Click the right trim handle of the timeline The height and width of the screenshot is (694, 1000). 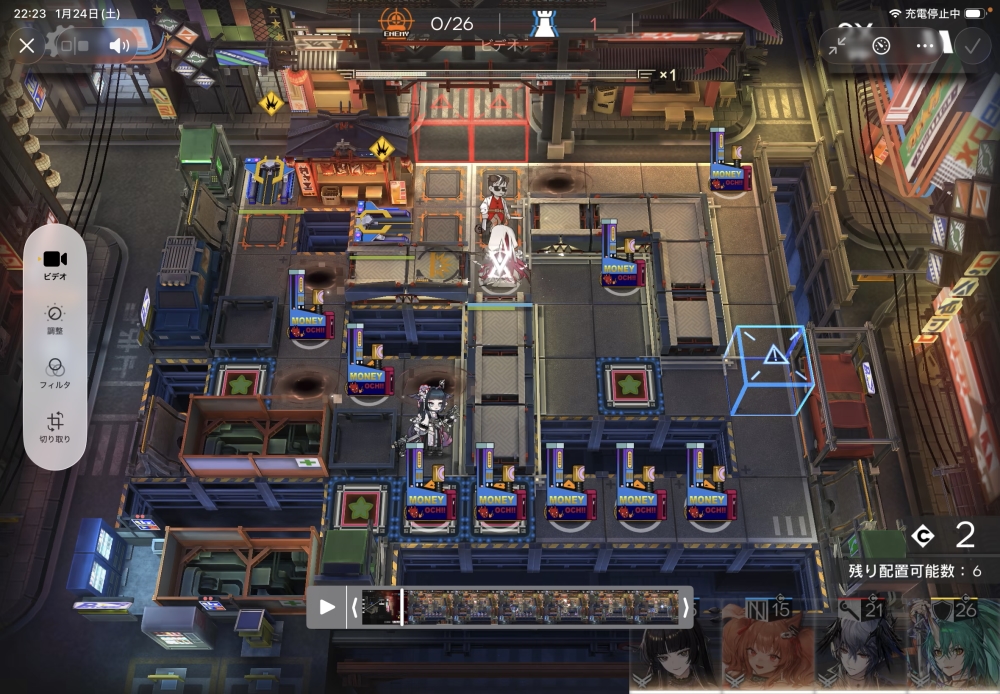(x=685, y=606)
